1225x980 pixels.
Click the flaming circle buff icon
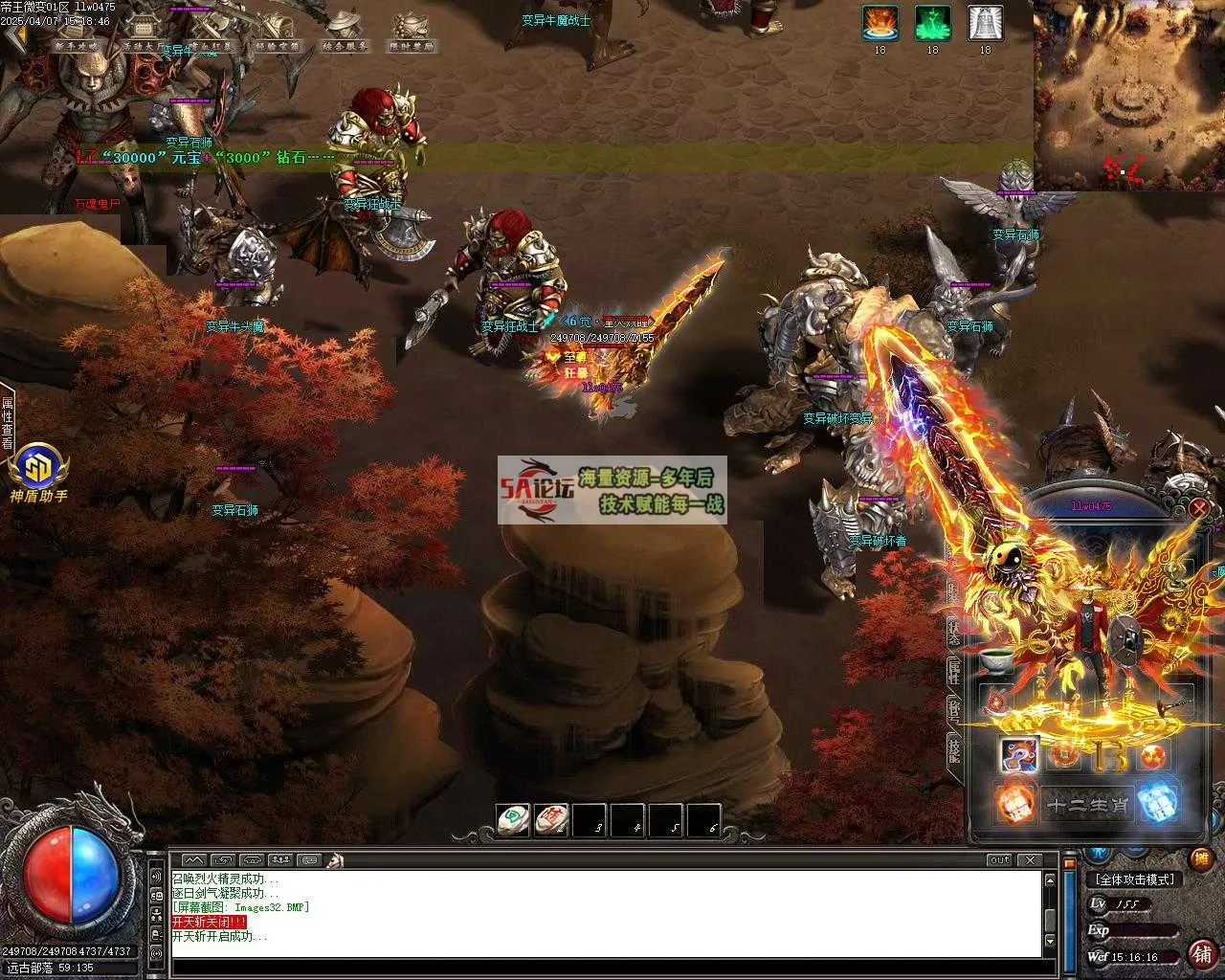point(880,23)
